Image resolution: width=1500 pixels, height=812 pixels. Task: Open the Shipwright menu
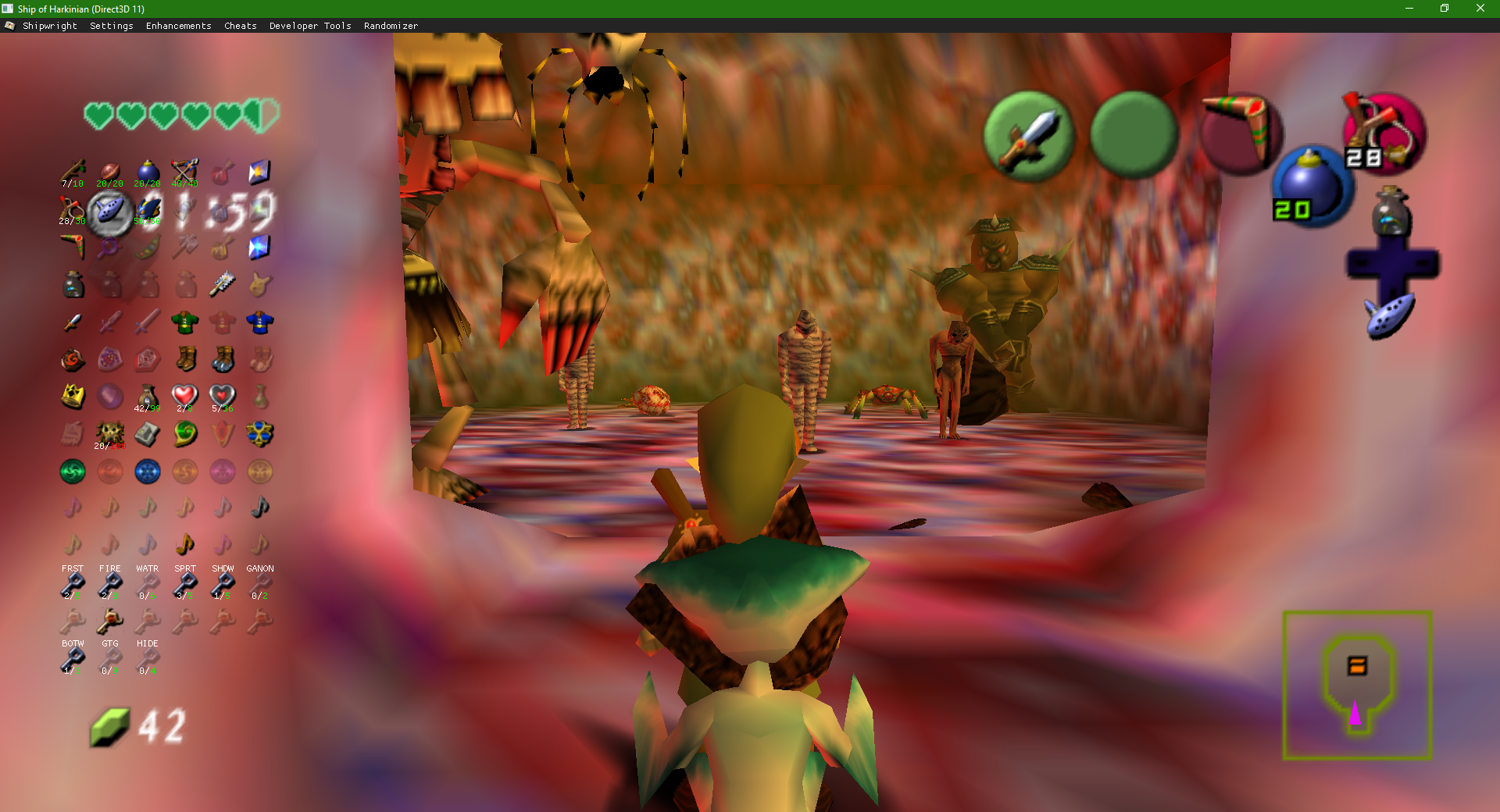tap(50, 25)
